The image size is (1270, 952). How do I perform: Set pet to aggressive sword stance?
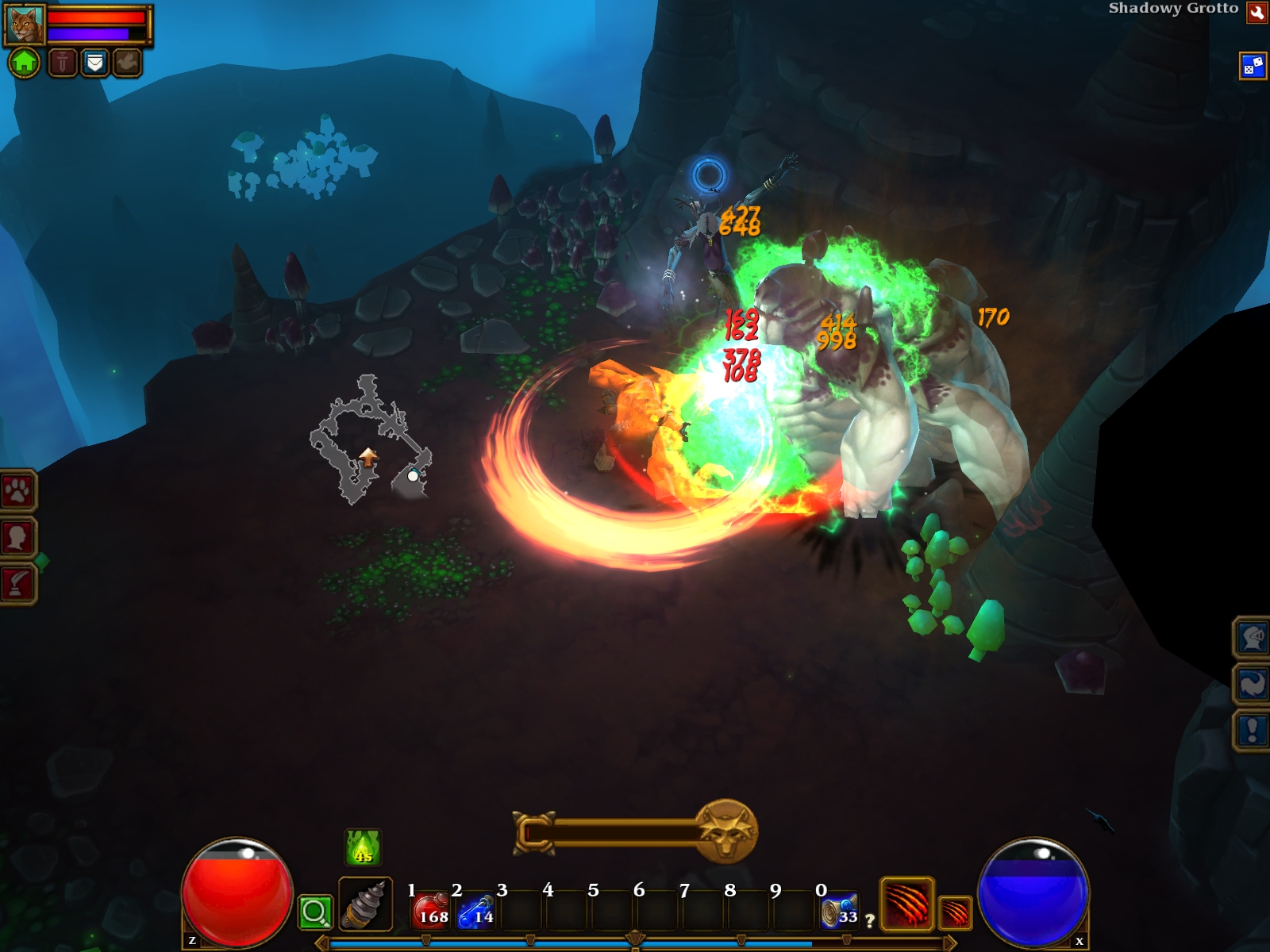point(63,62)
